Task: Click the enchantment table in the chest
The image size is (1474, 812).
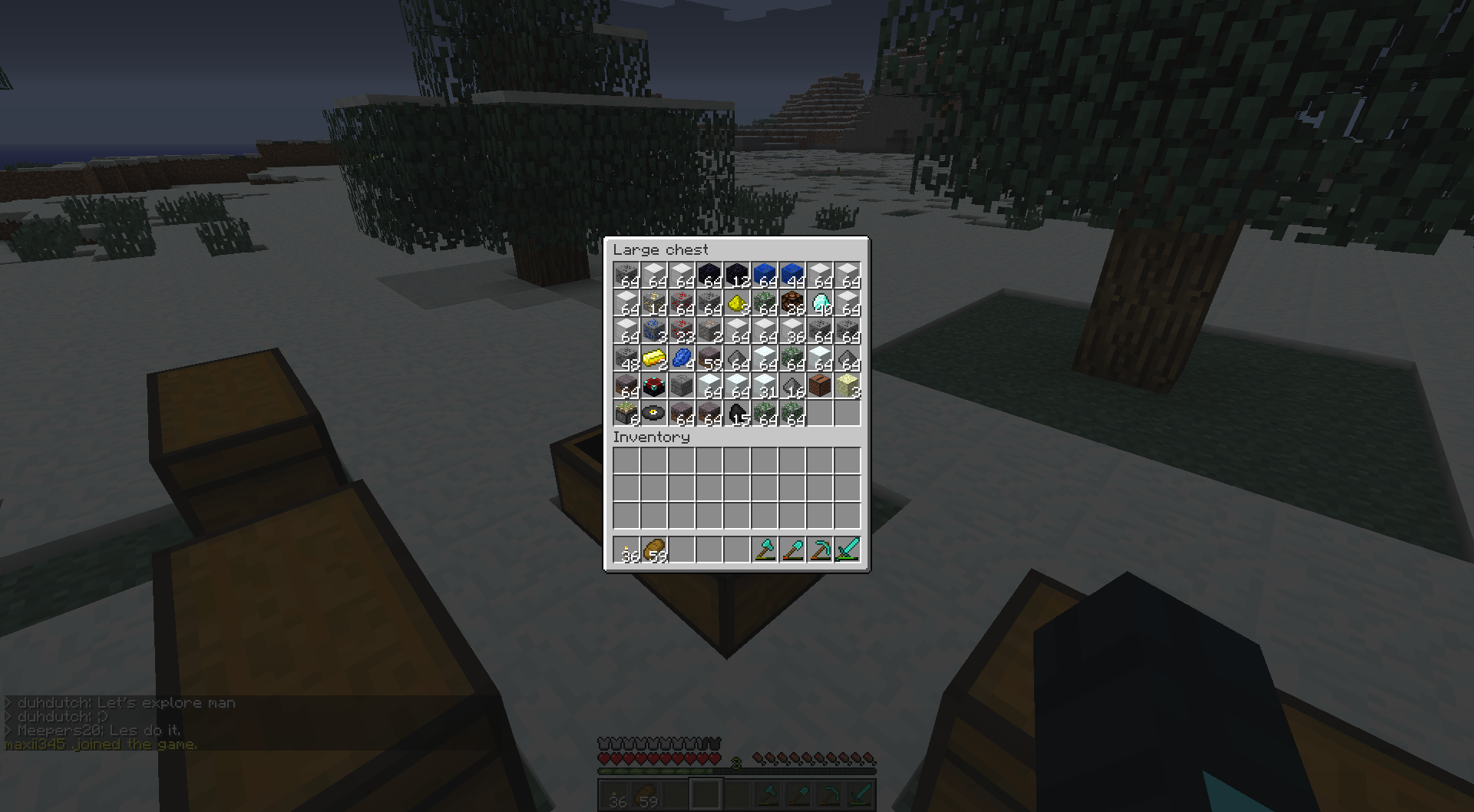Action: [x=653, y=385]
